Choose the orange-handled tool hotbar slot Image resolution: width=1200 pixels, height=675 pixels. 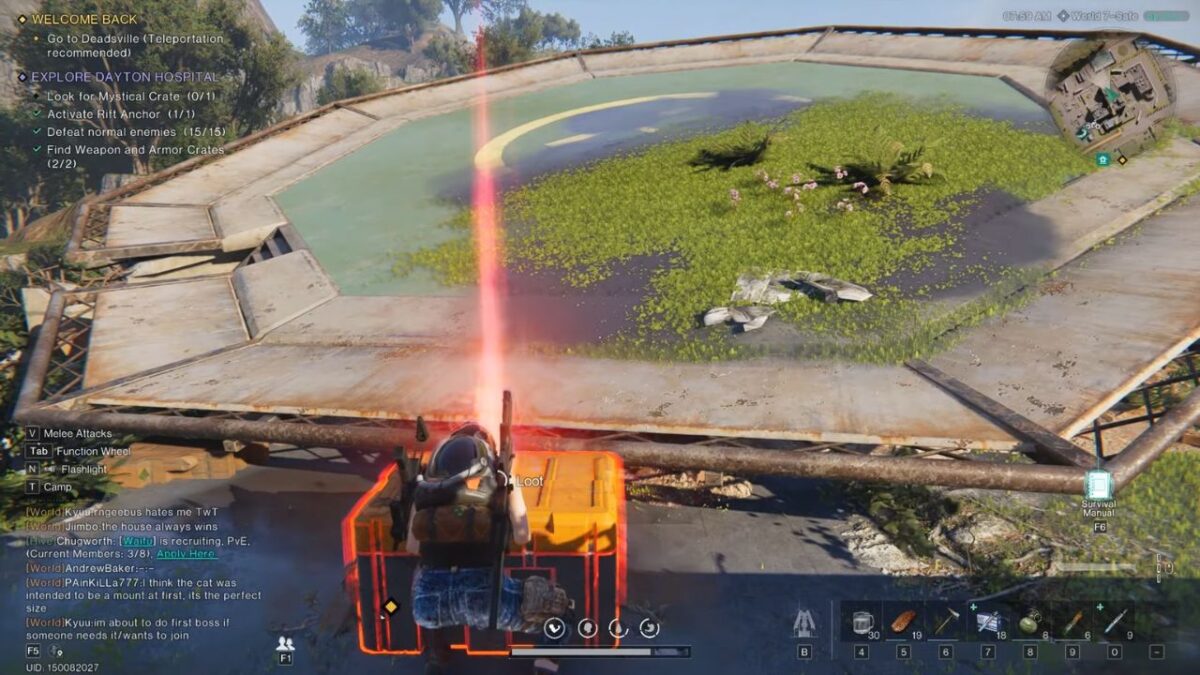pos(1071,622)
